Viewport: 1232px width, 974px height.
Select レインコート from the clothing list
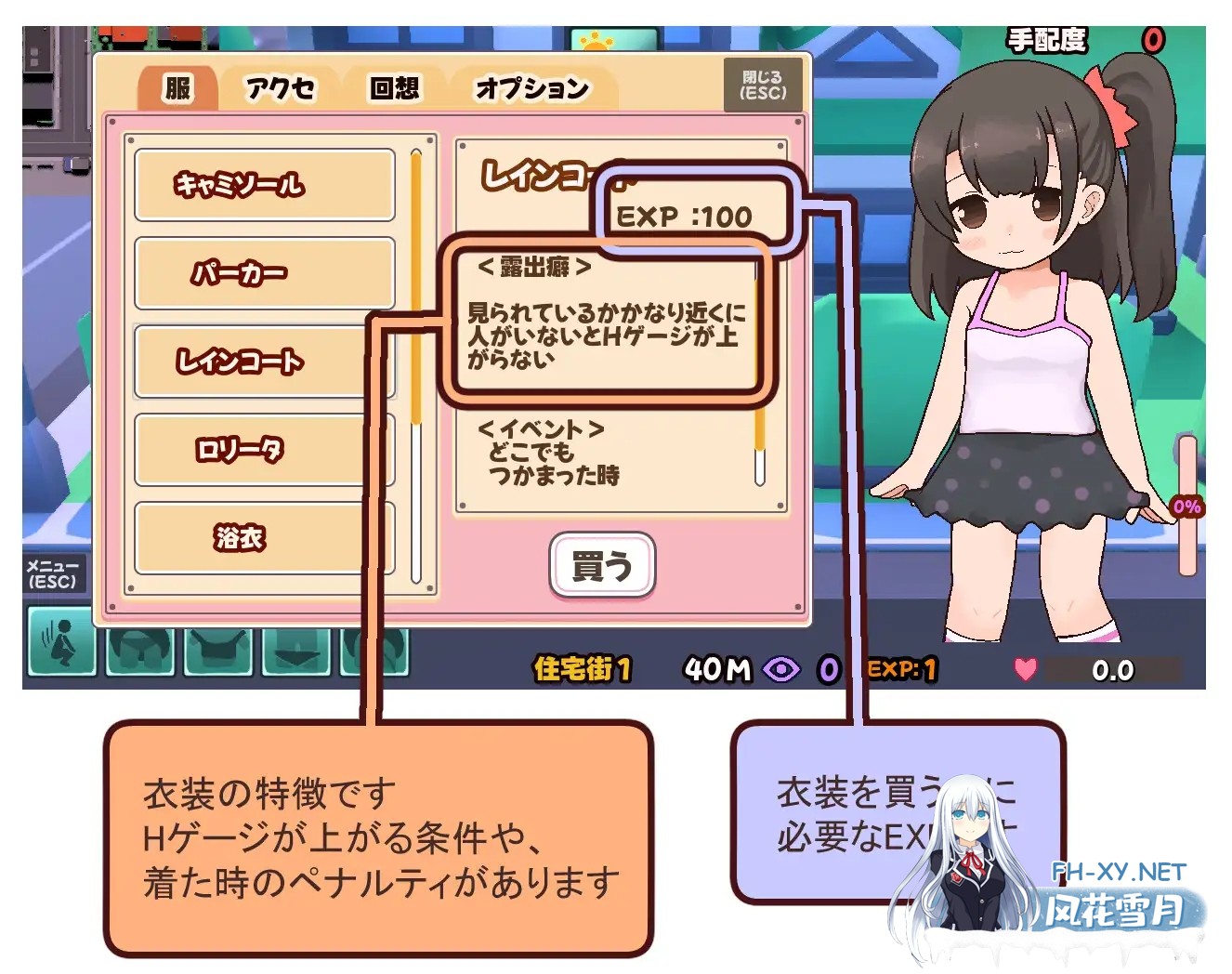[x=264, y=361]
